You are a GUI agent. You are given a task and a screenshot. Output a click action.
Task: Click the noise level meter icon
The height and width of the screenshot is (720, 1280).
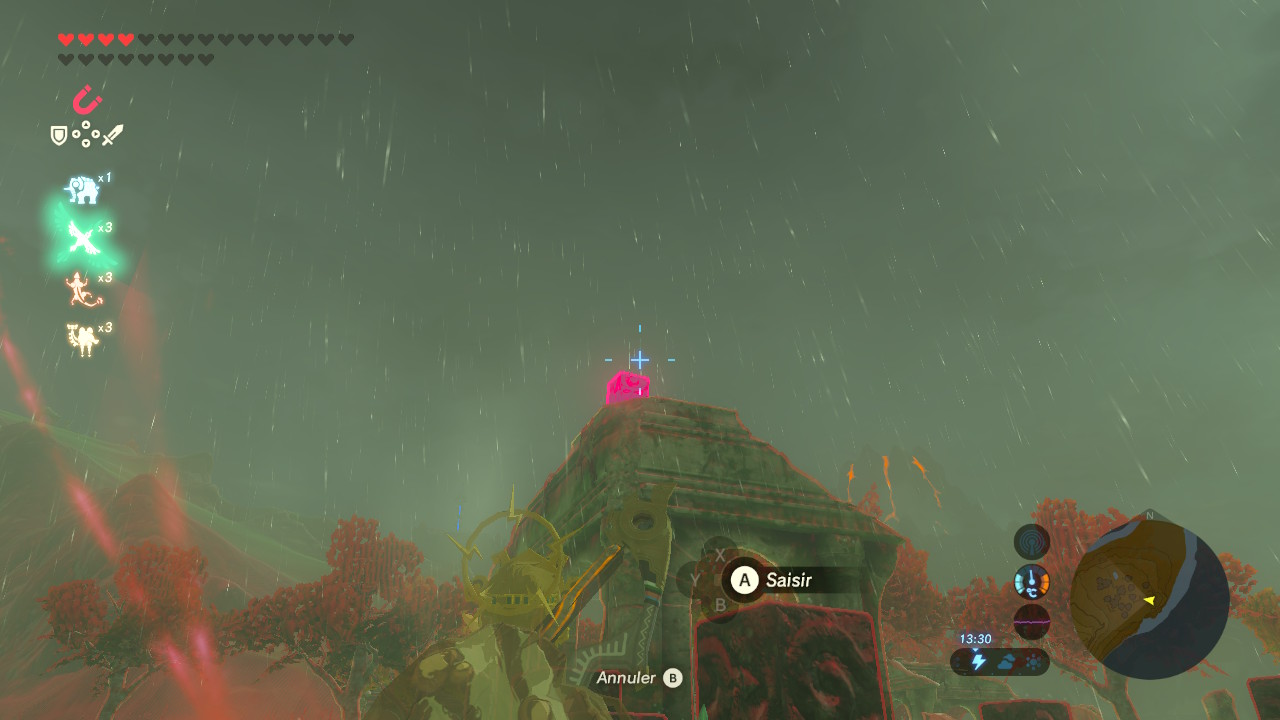1032,621
